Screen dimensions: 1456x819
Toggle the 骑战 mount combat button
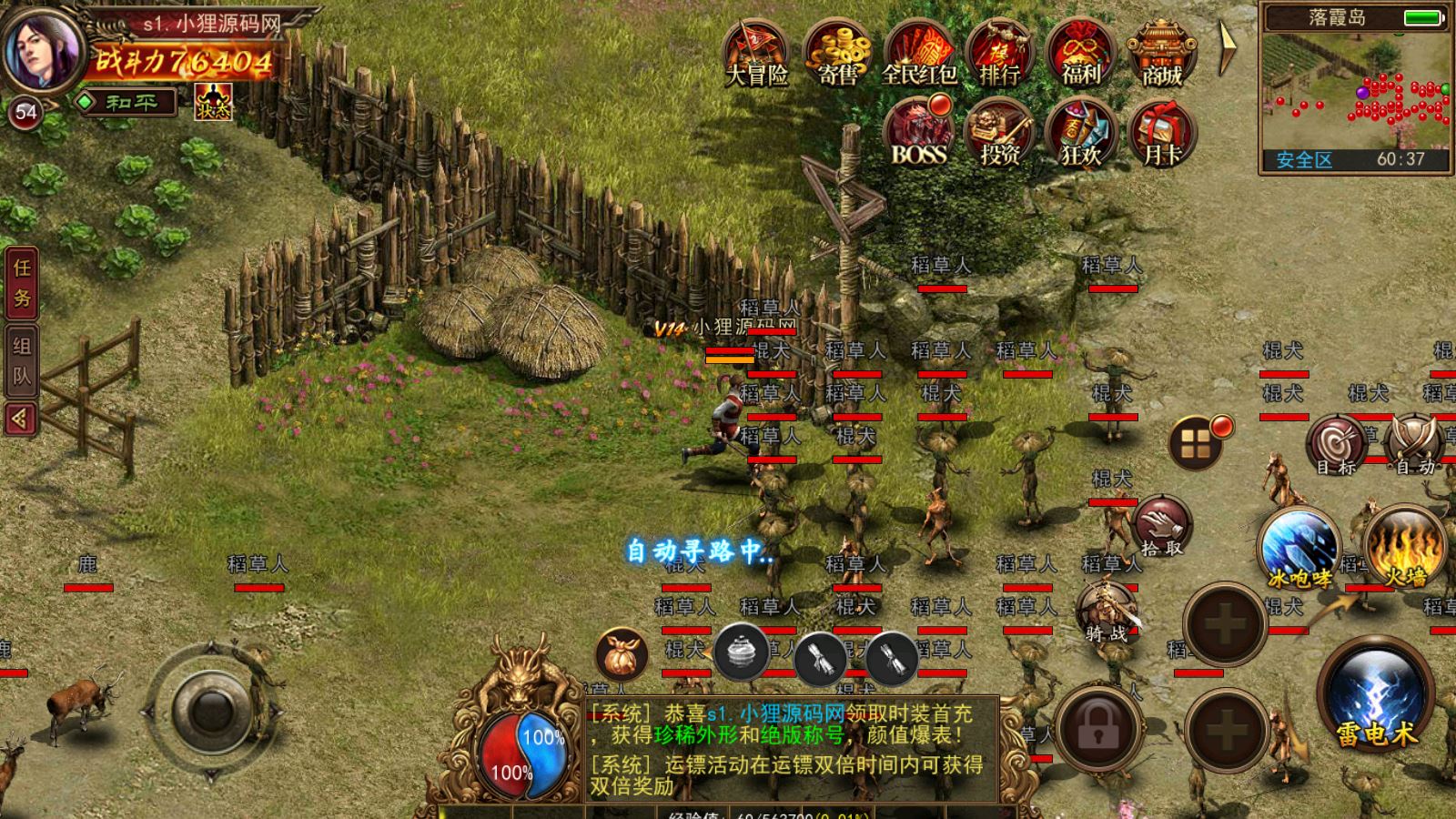coord(1107,612)
